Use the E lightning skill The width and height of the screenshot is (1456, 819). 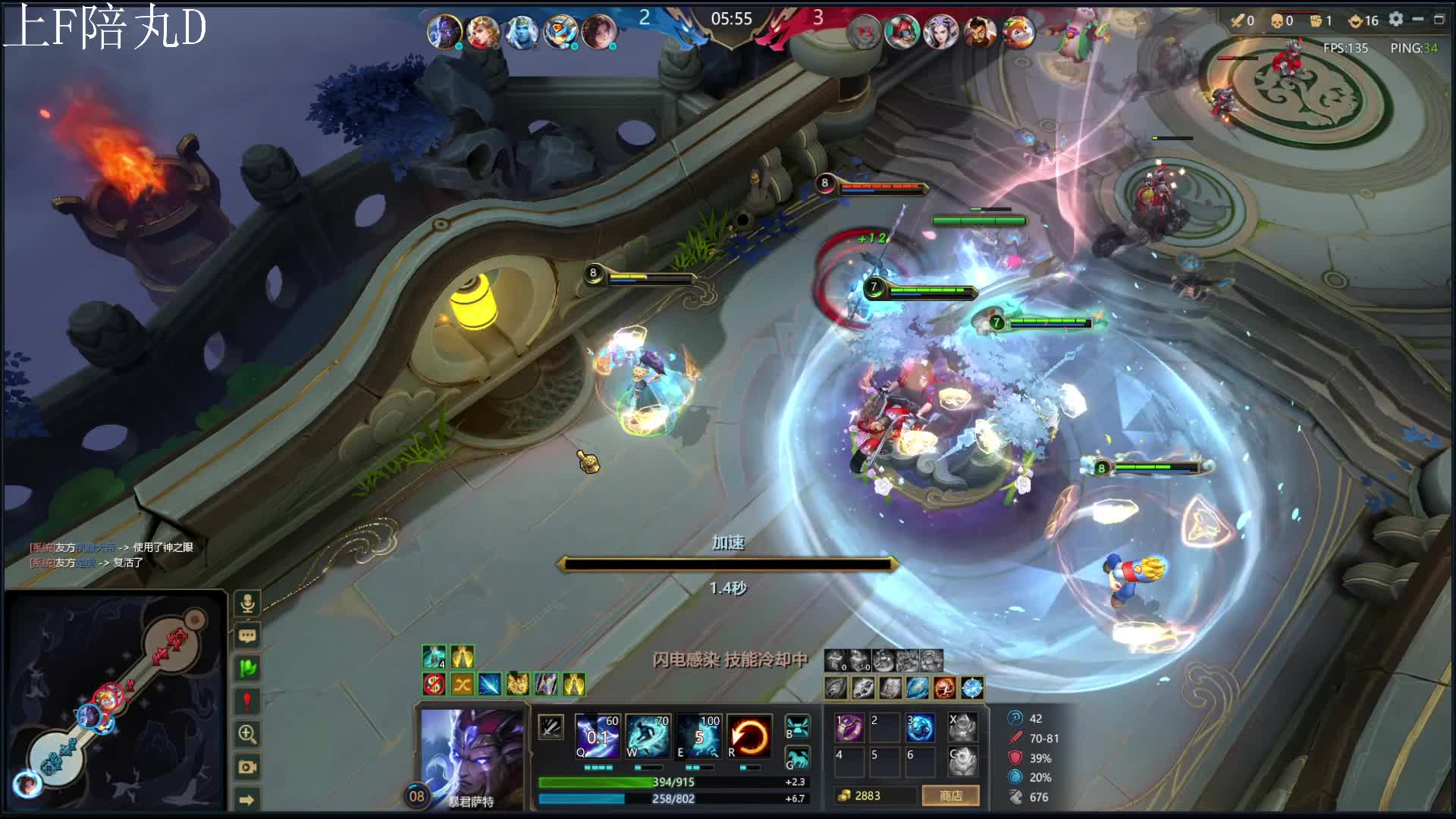(698, 736)
